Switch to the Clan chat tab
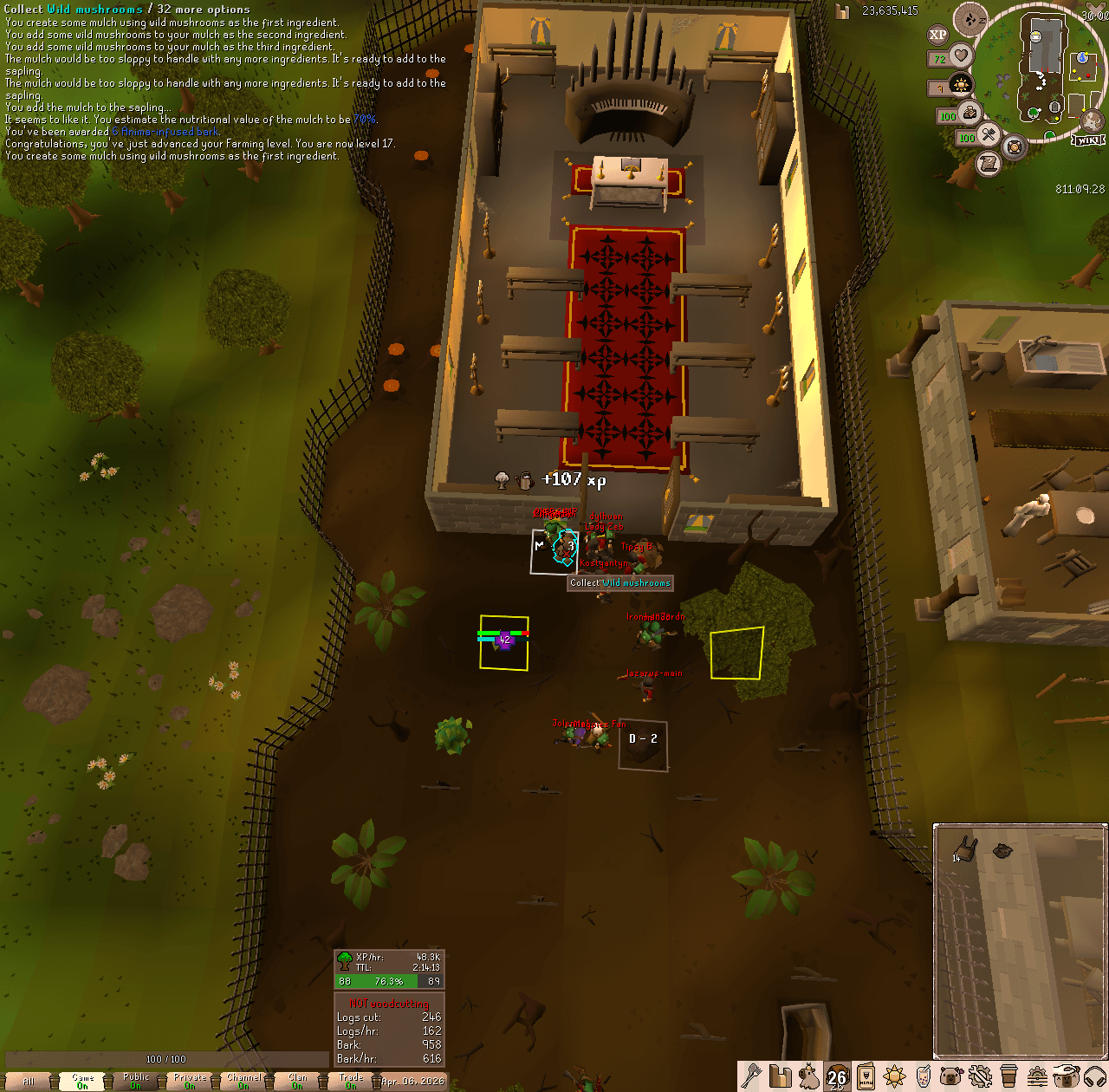 click(x=299, y=1081)
